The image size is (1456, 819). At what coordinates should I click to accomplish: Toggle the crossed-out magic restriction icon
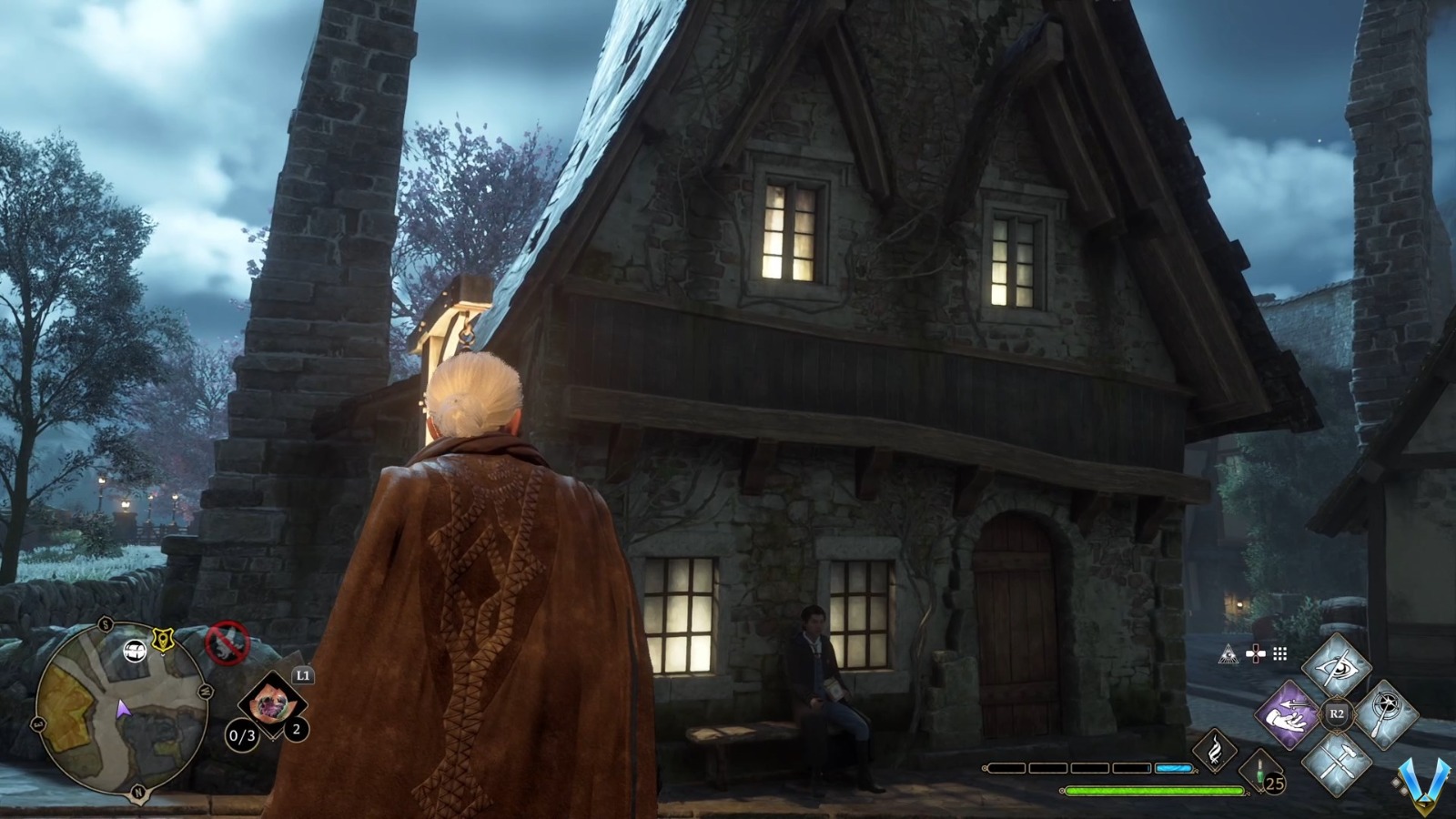click(228, 643)
